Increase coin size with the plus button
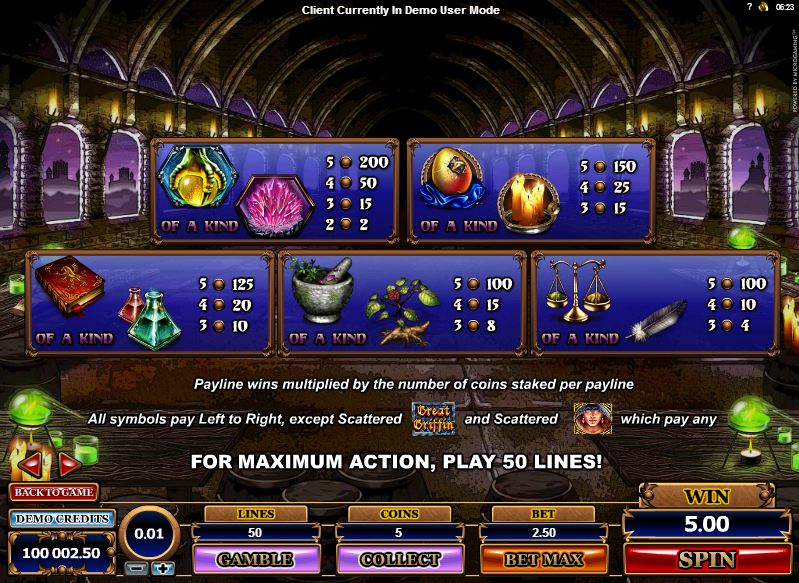799x583 pixels. [x=164, y=568]
